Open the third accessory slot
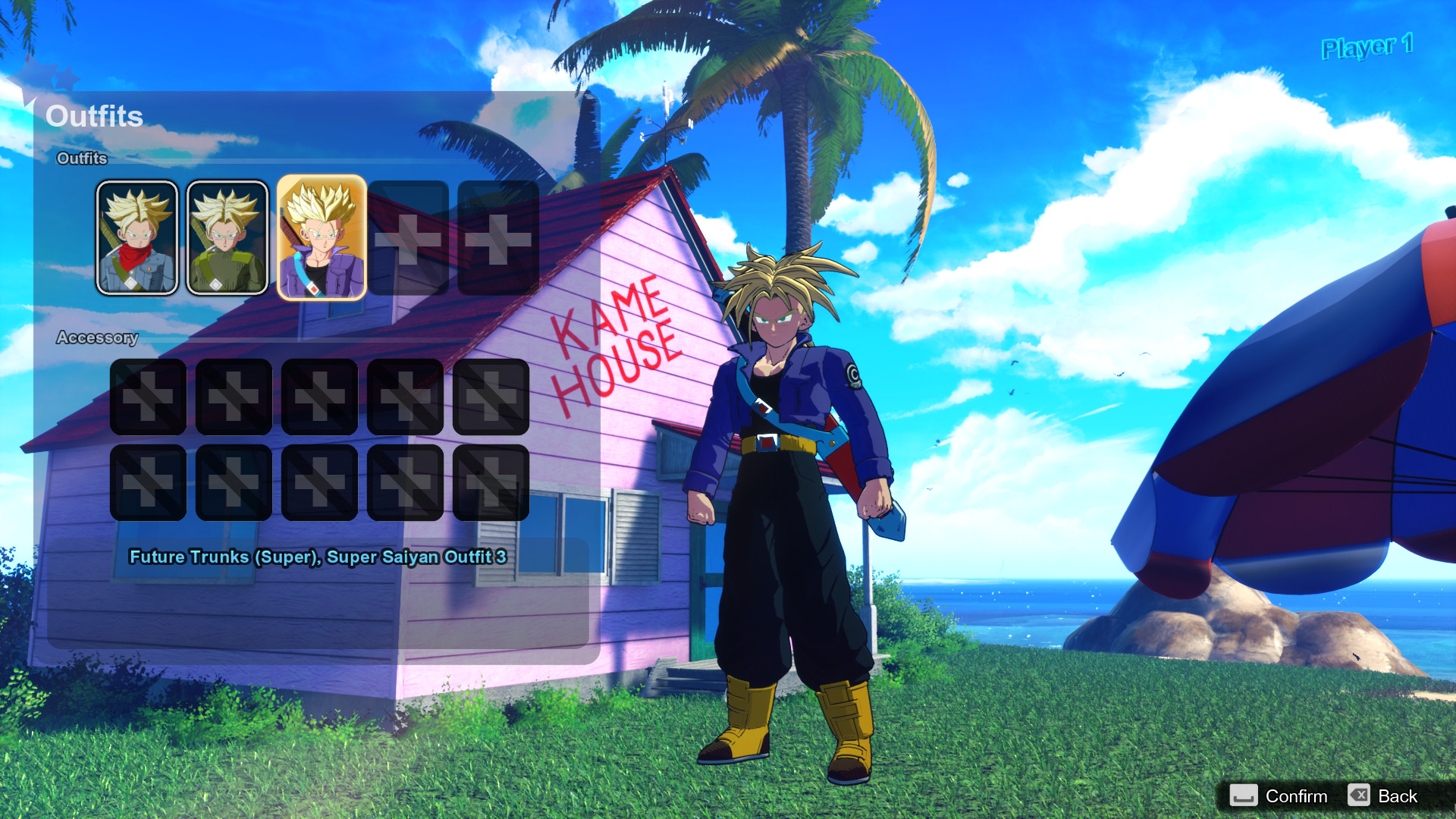 click(320, 397)
